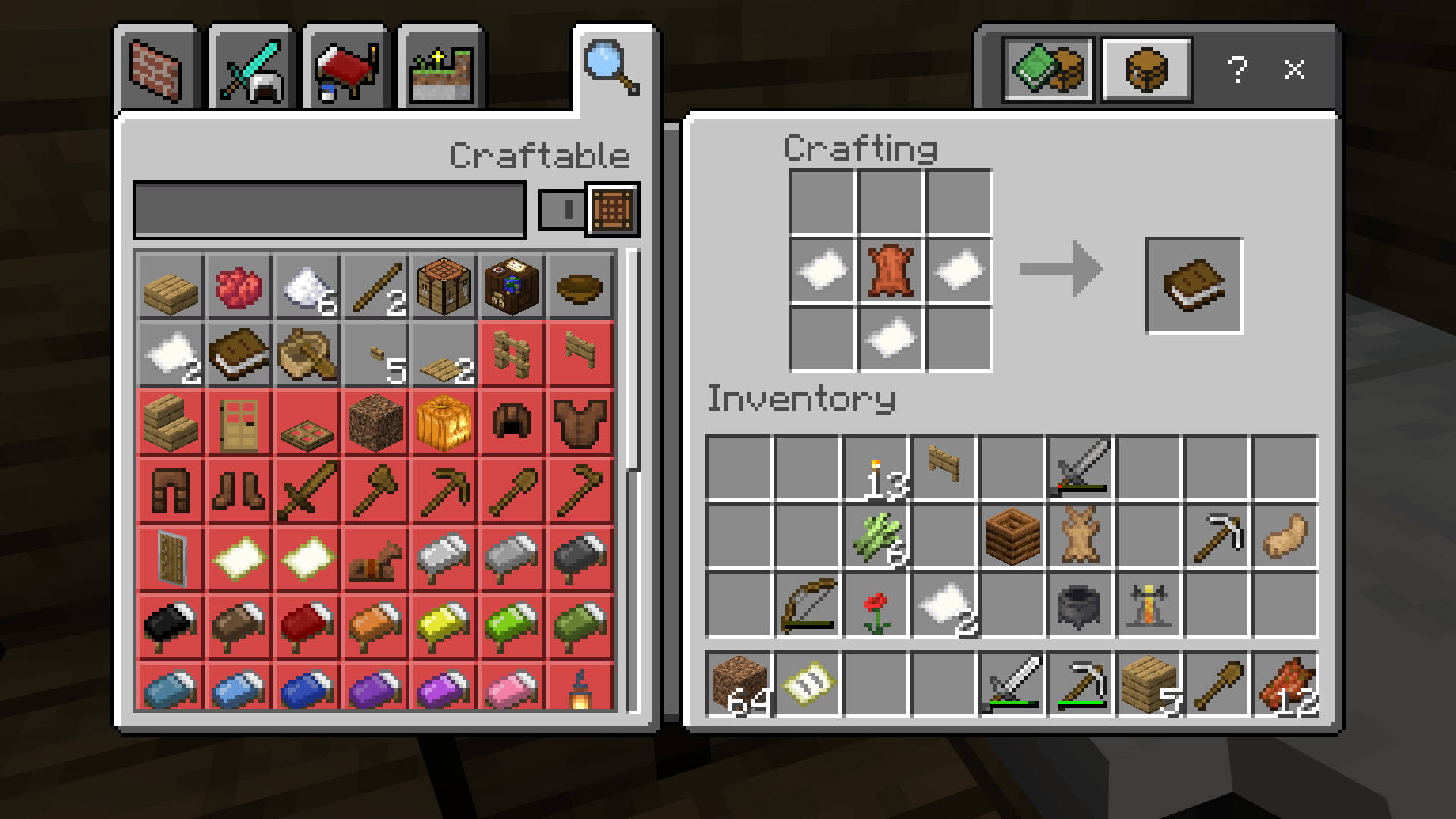Viewport: 1456px width, 819px height.
Task: Collect the crafted book from the output slot
Action: (x=1194, y=284)
